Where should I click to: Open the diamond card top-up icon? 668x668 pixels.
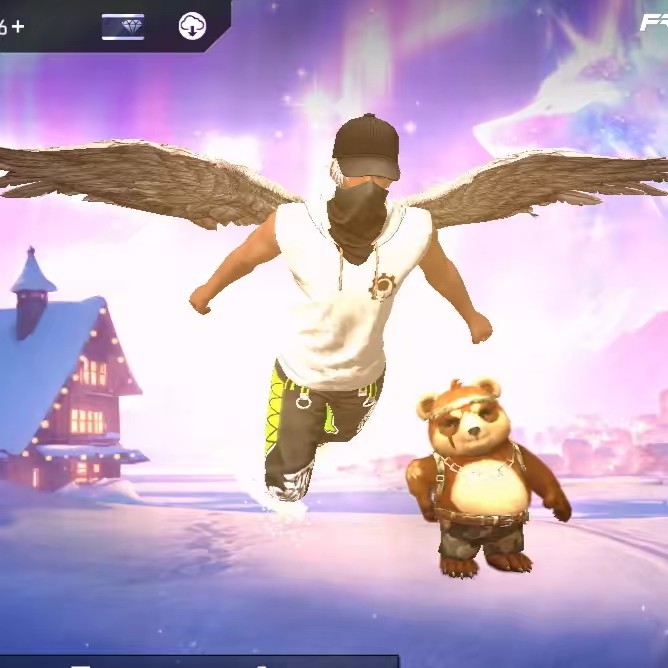pyautogui.click(x=123, y=26)
